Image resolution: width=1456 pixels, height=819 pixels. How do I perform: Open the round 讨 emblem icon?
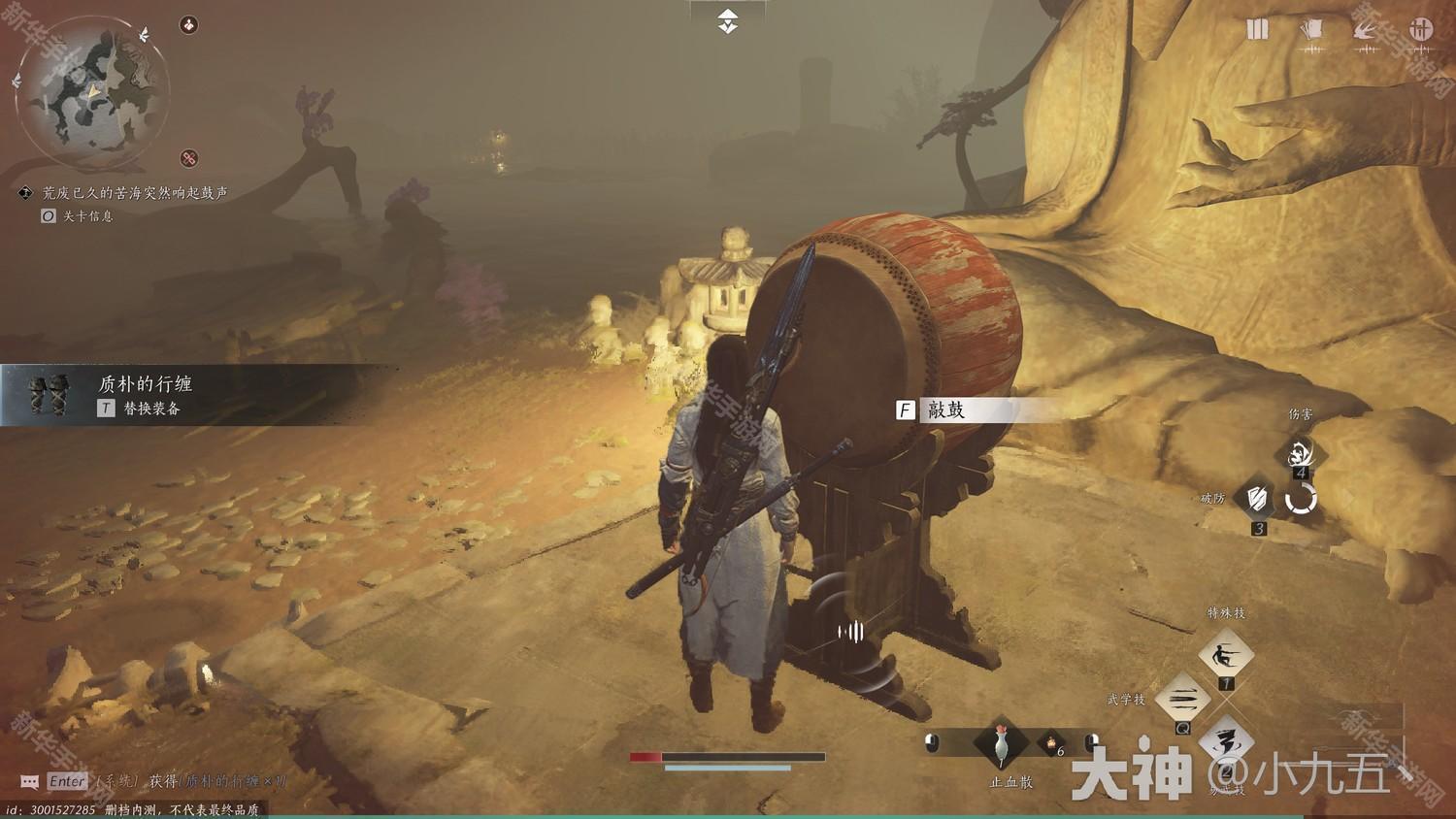point(1422,30)
